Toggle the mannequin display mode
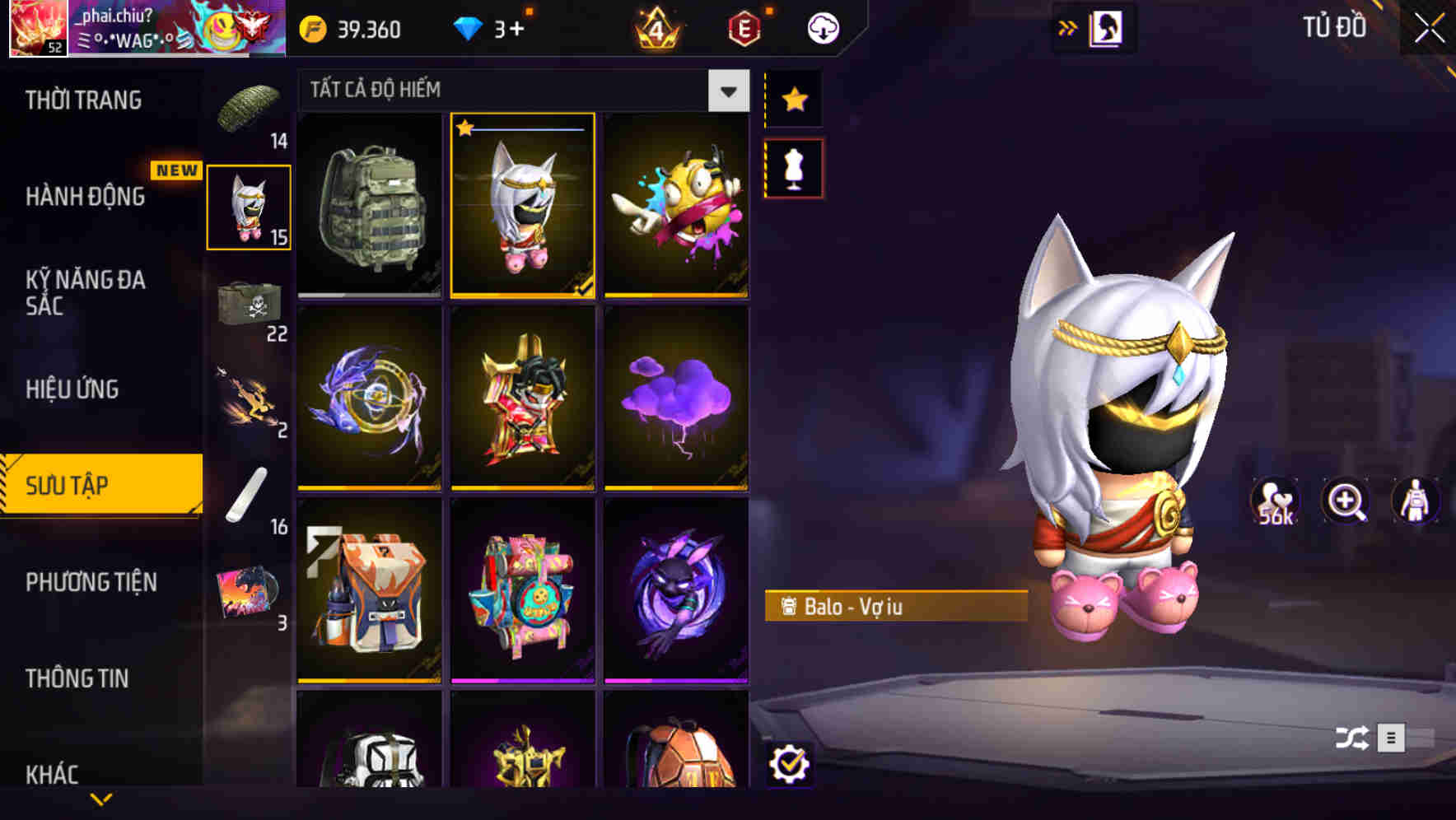The width and height of the screenshot is (1456, 820). pyautogui.click(x=793, y=166)
